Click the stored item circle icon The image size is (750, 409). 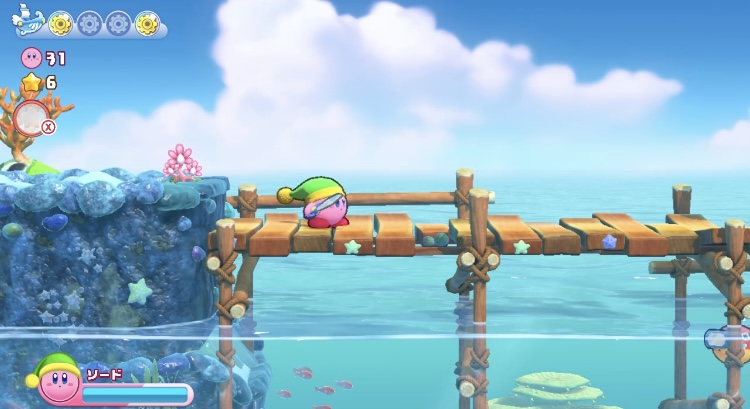31,116
